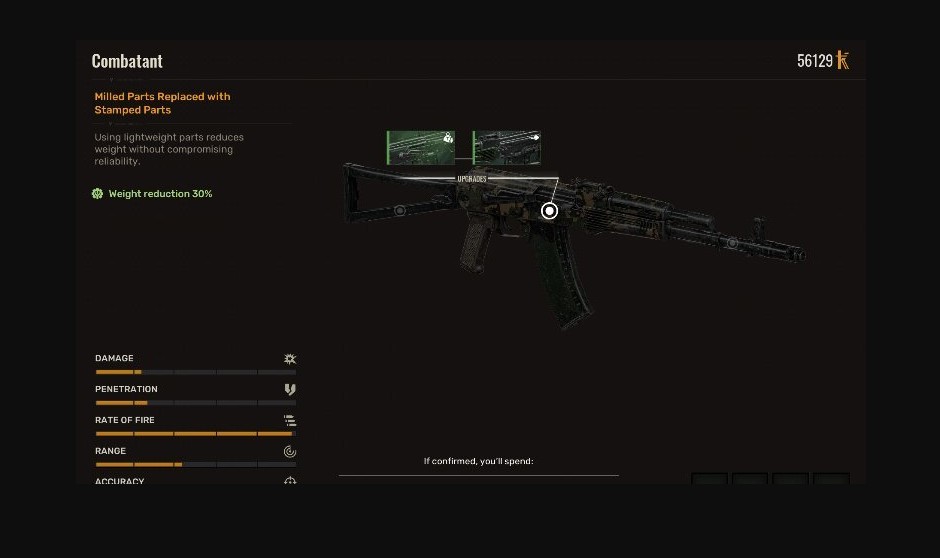
Task: Select the stock upgrade node on the rifle
Action: pyautogui.click(x=399, y=211)
